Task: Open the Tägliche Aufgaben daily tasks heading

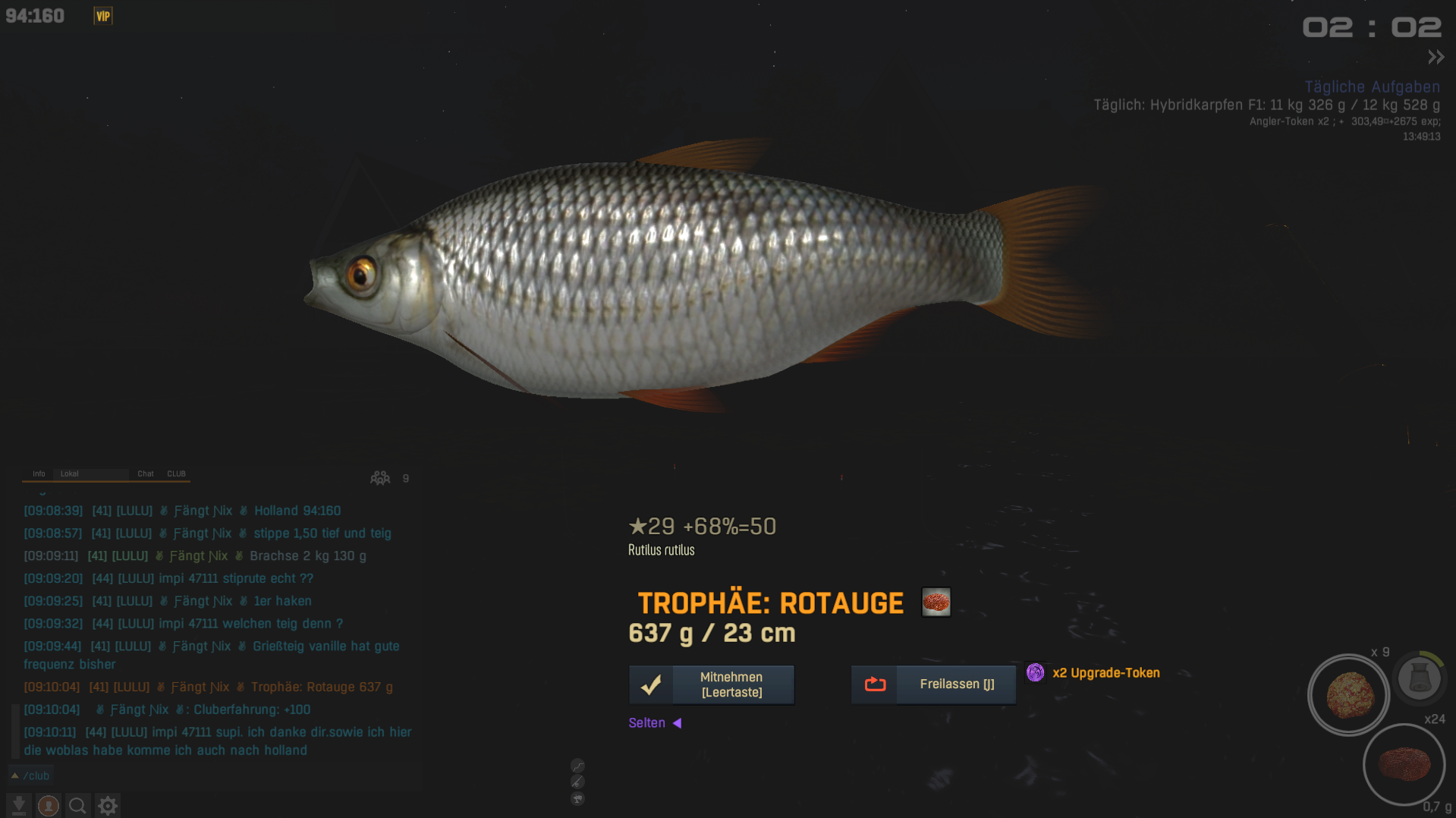Action: (x=1372, y=87)
